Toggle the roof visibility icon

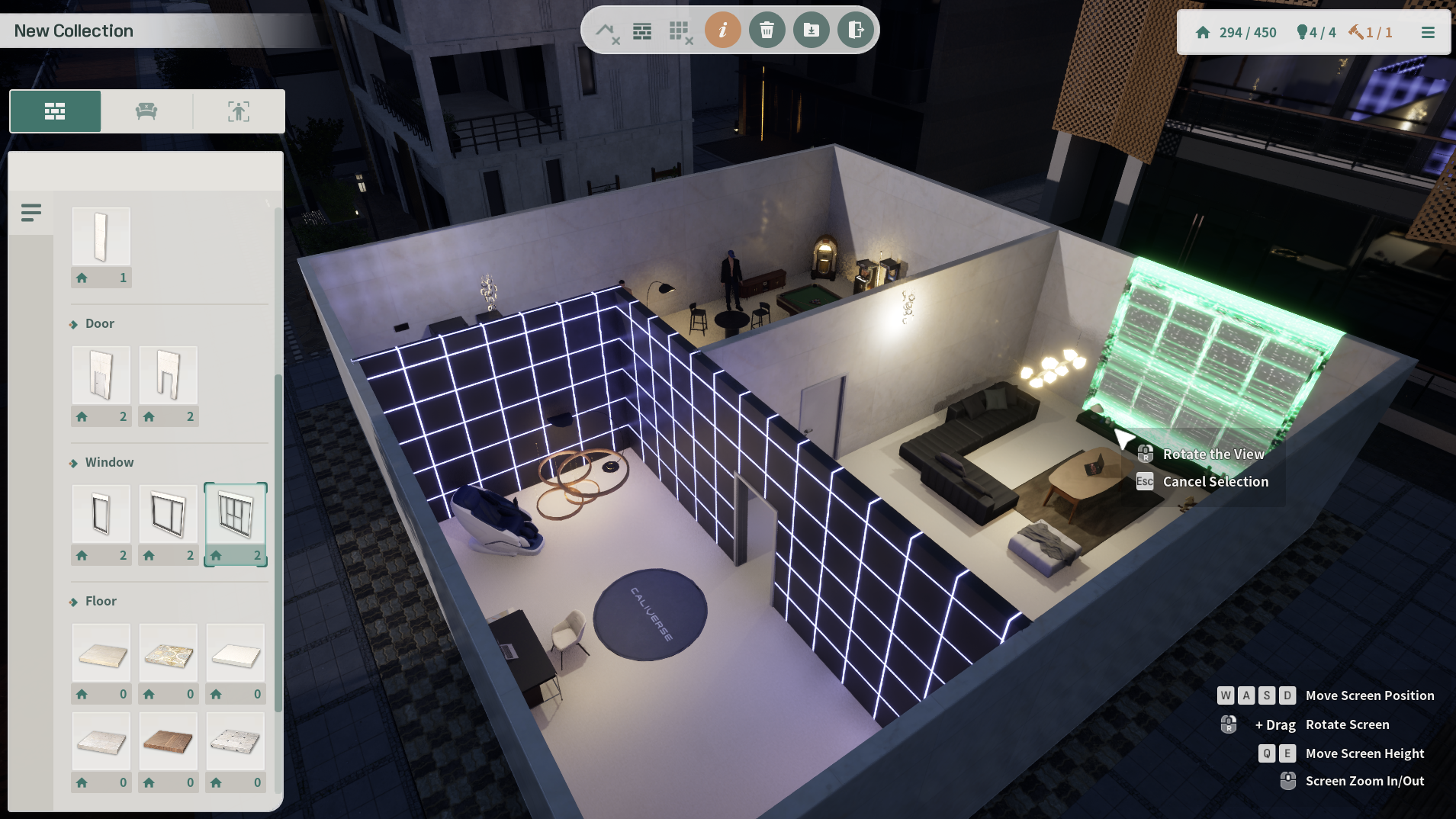(607, 31)
